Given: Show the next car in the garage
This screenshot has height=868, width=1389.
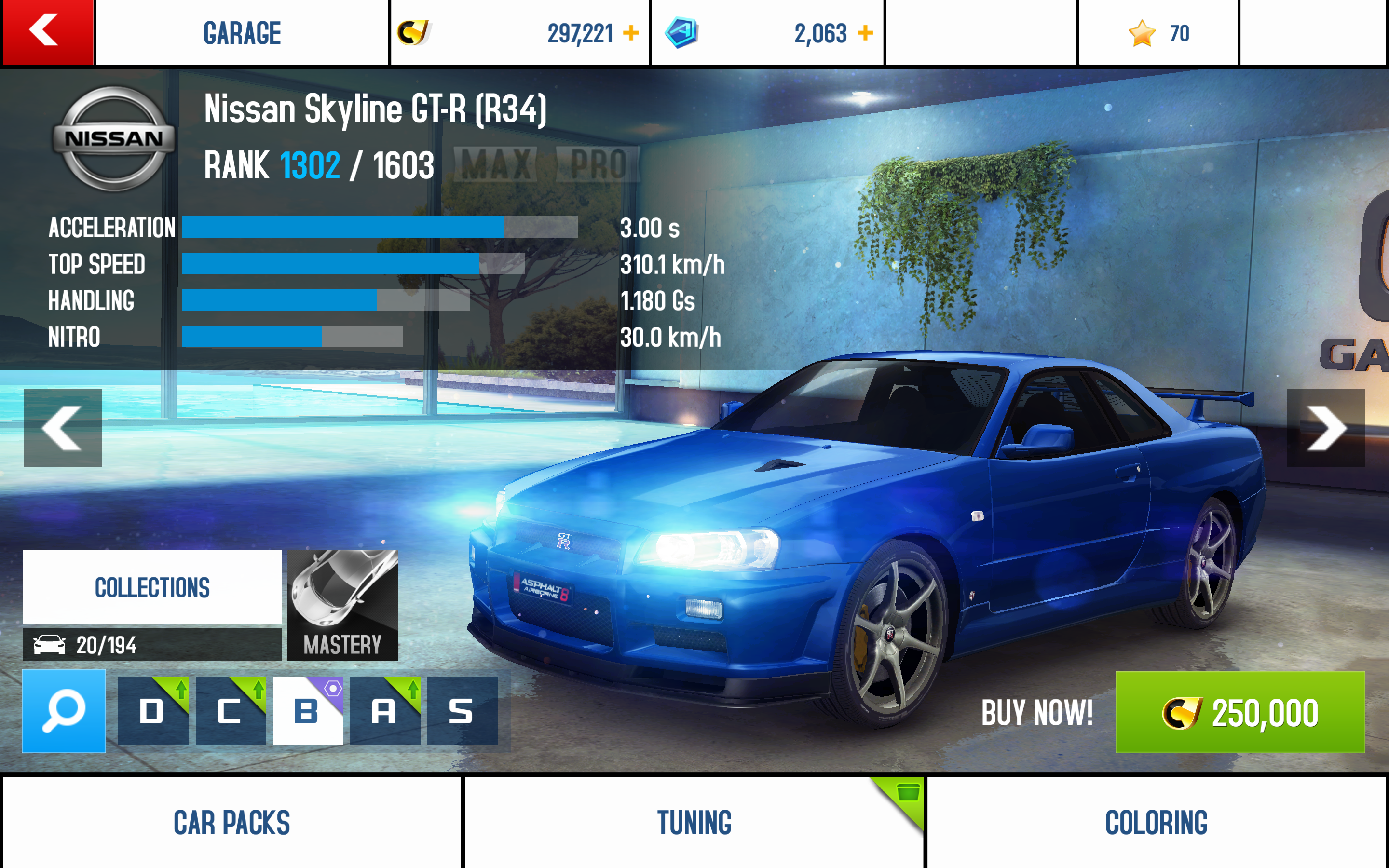Looking at the screenshot, I should [x=1325, y=428].
